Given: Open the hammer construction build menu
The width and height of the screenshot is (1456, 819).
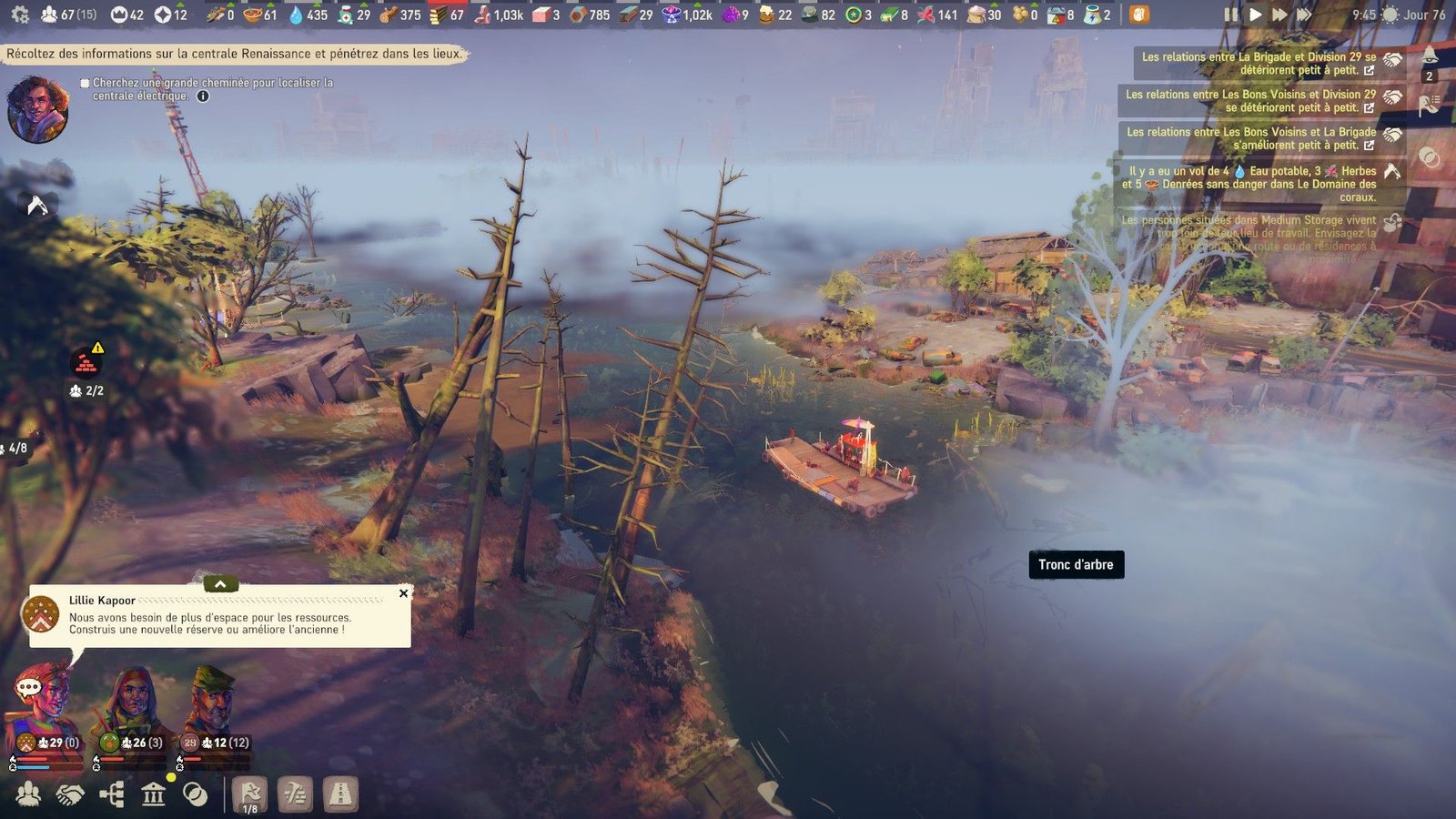Looking at the screenshot, I should [x=295, y=794].
